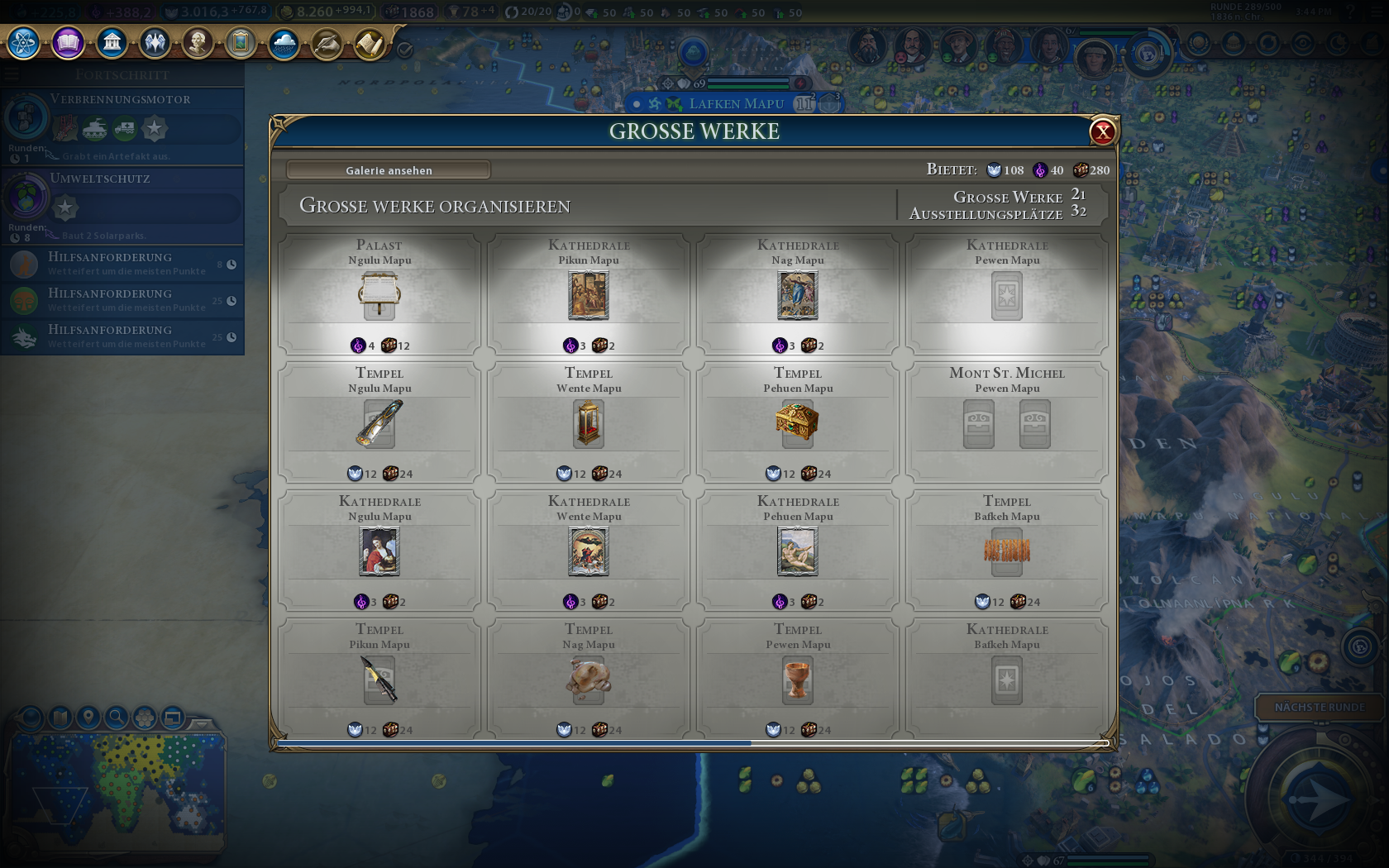Select the golden chest relic in Tempel Pehuen Mapu
The height and width of the screenshot is (868, 1389).
(x=798, y=422)
